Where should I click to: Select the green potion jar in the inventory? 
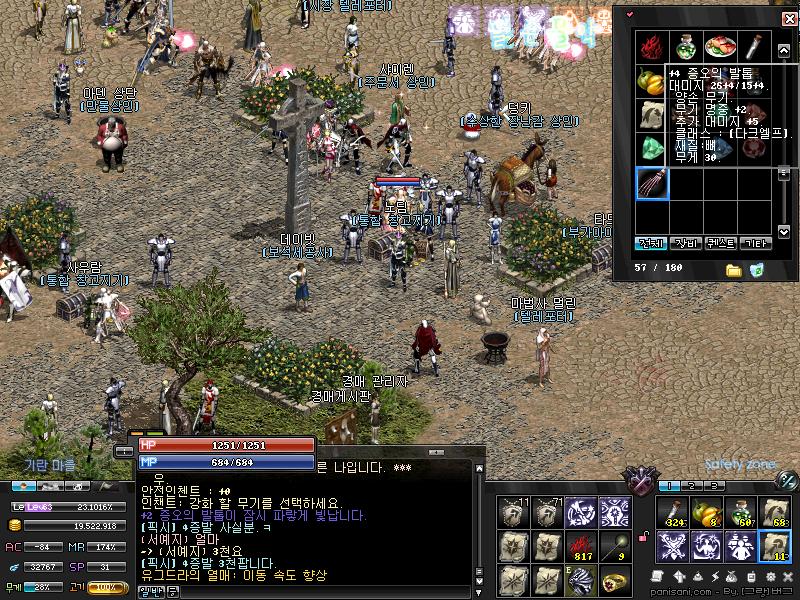[x=685, y=47]
